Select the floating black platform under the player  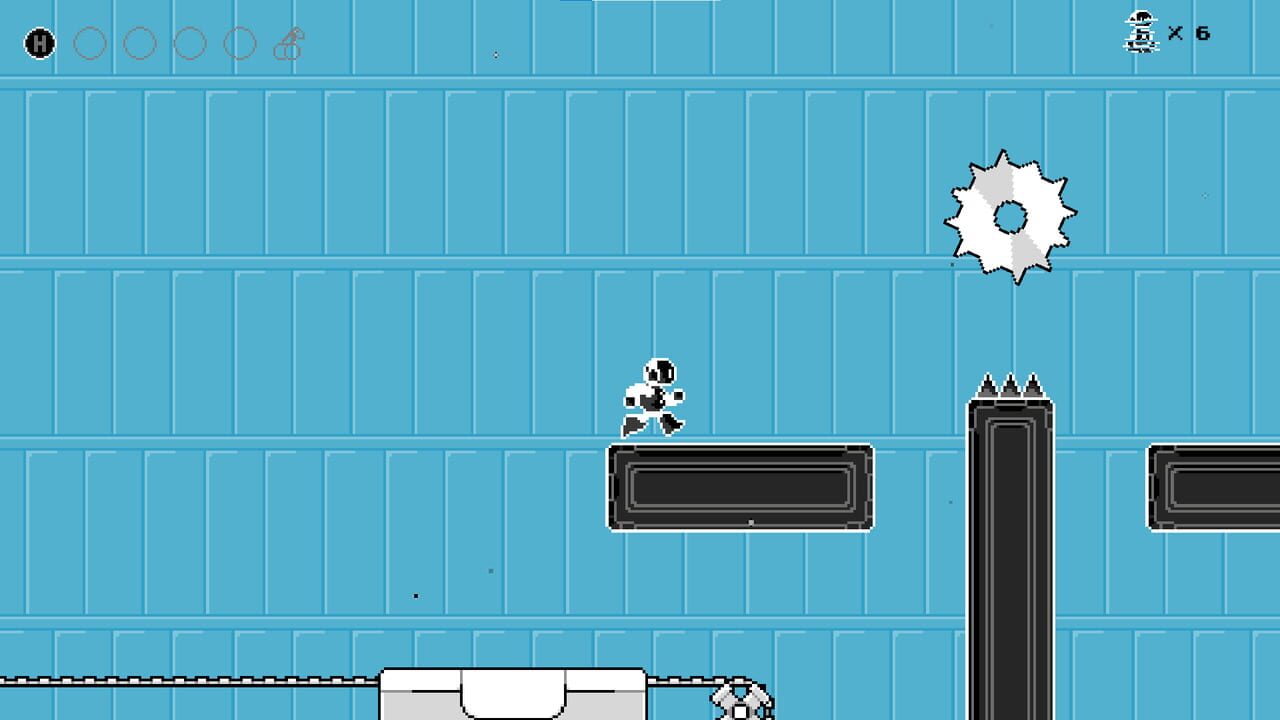(x=740, y=487)
